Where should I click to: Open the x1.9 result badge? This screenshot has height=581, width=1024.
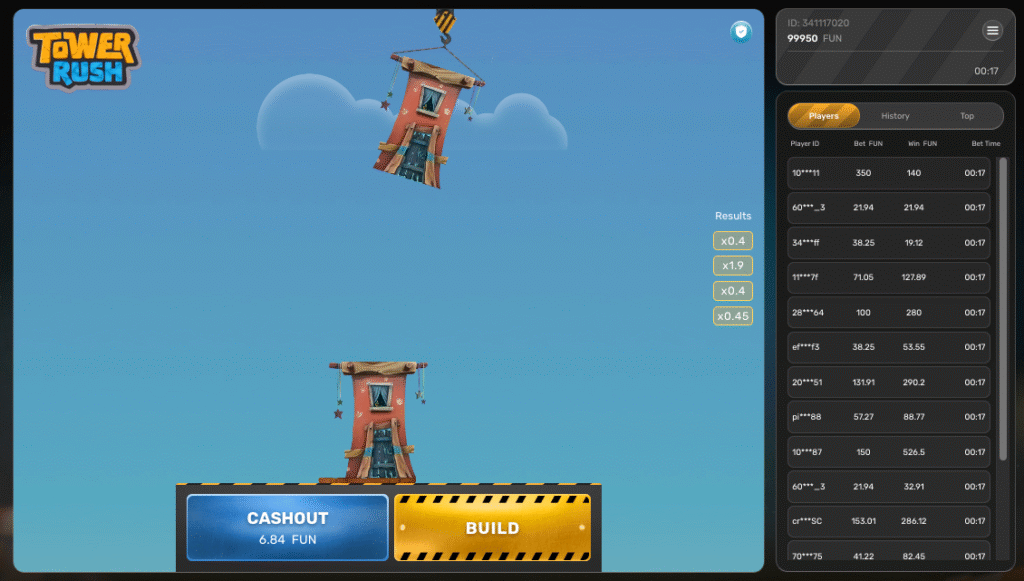point(733,266)
